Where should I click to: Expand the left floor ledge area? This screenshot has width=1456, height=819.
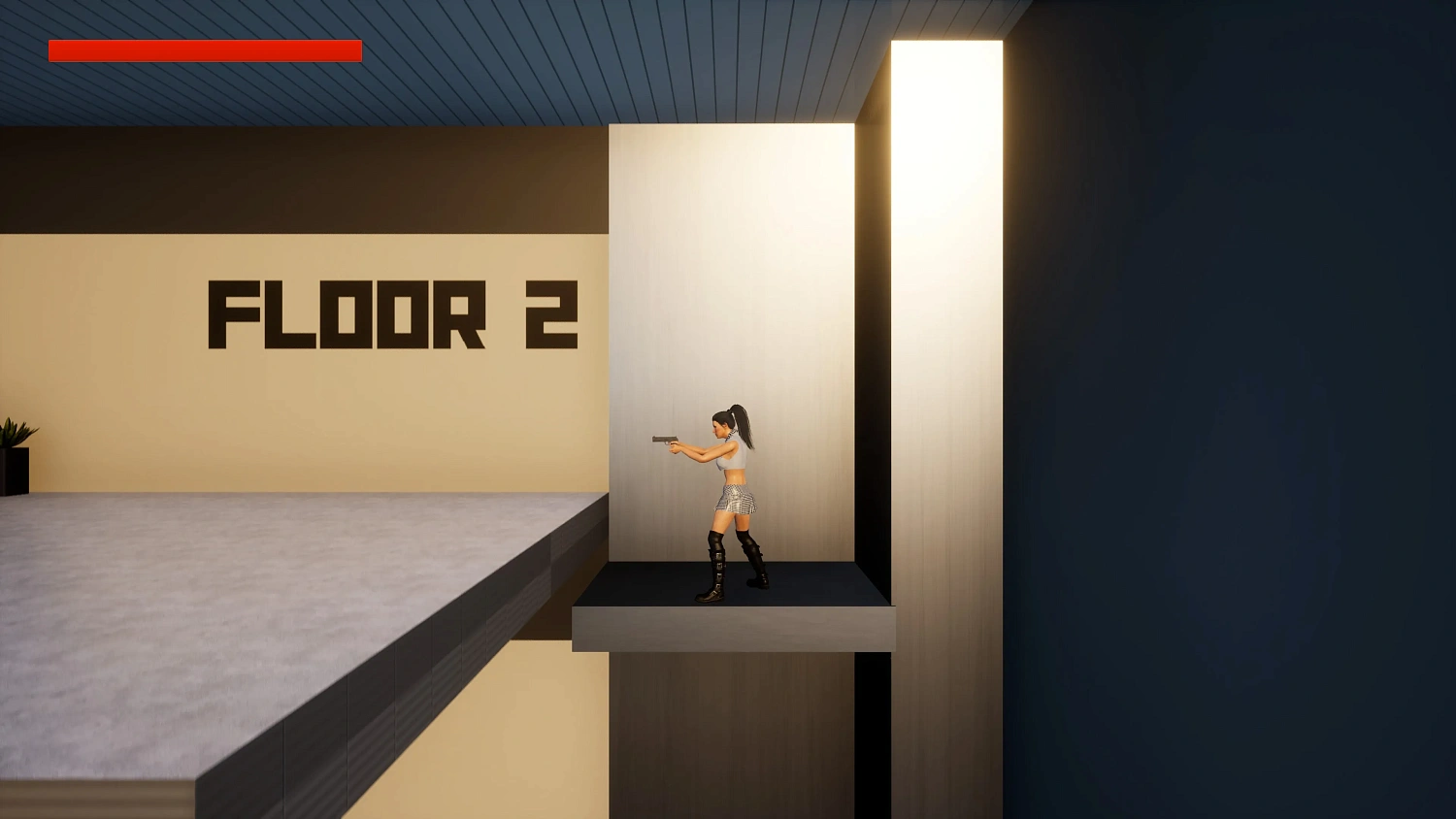pyautogui.click(x=243, y=631)
